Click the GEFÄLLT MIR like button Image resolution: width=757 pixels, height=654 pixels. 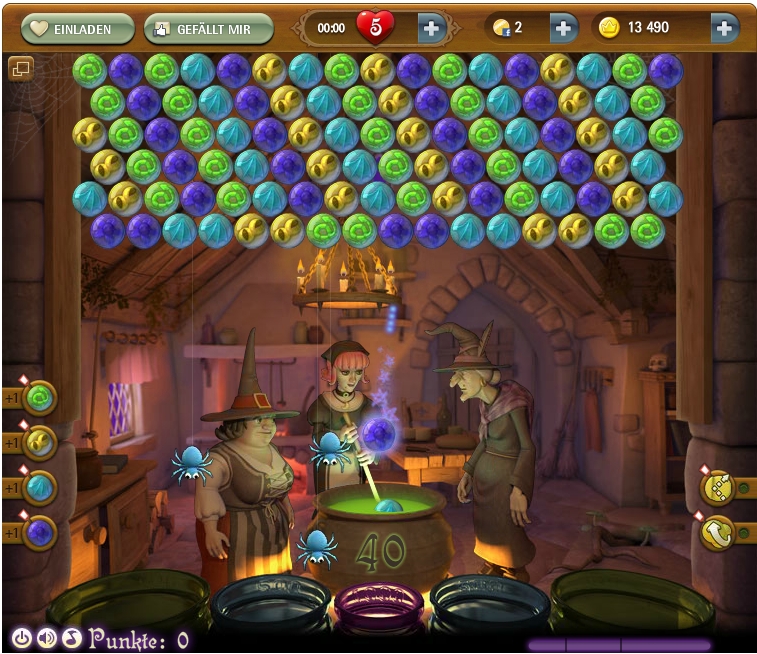208,29
